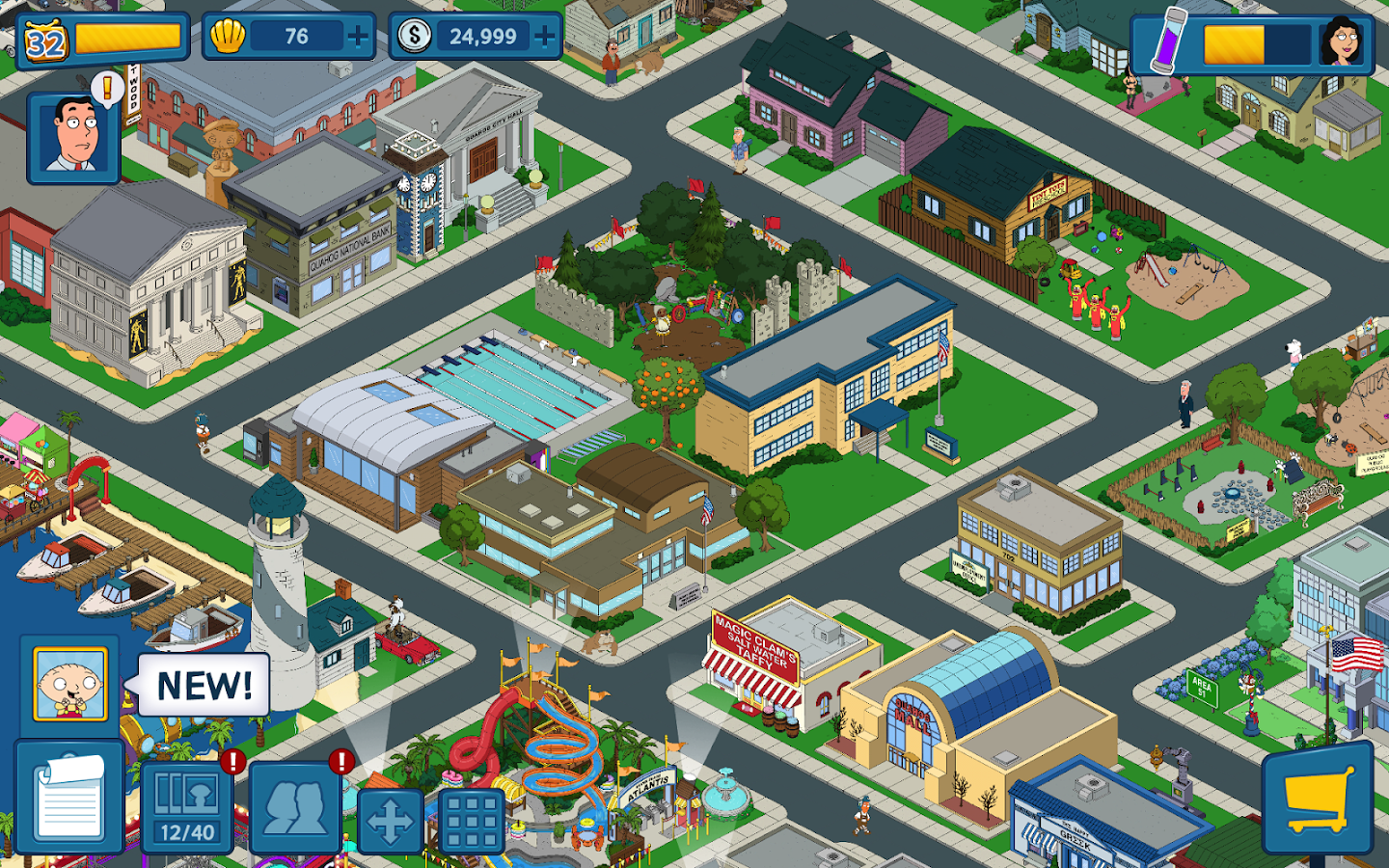This screenshot has height=868, width=1389.
Task: Tap the level 32 badge
Action: click(45, 41)
